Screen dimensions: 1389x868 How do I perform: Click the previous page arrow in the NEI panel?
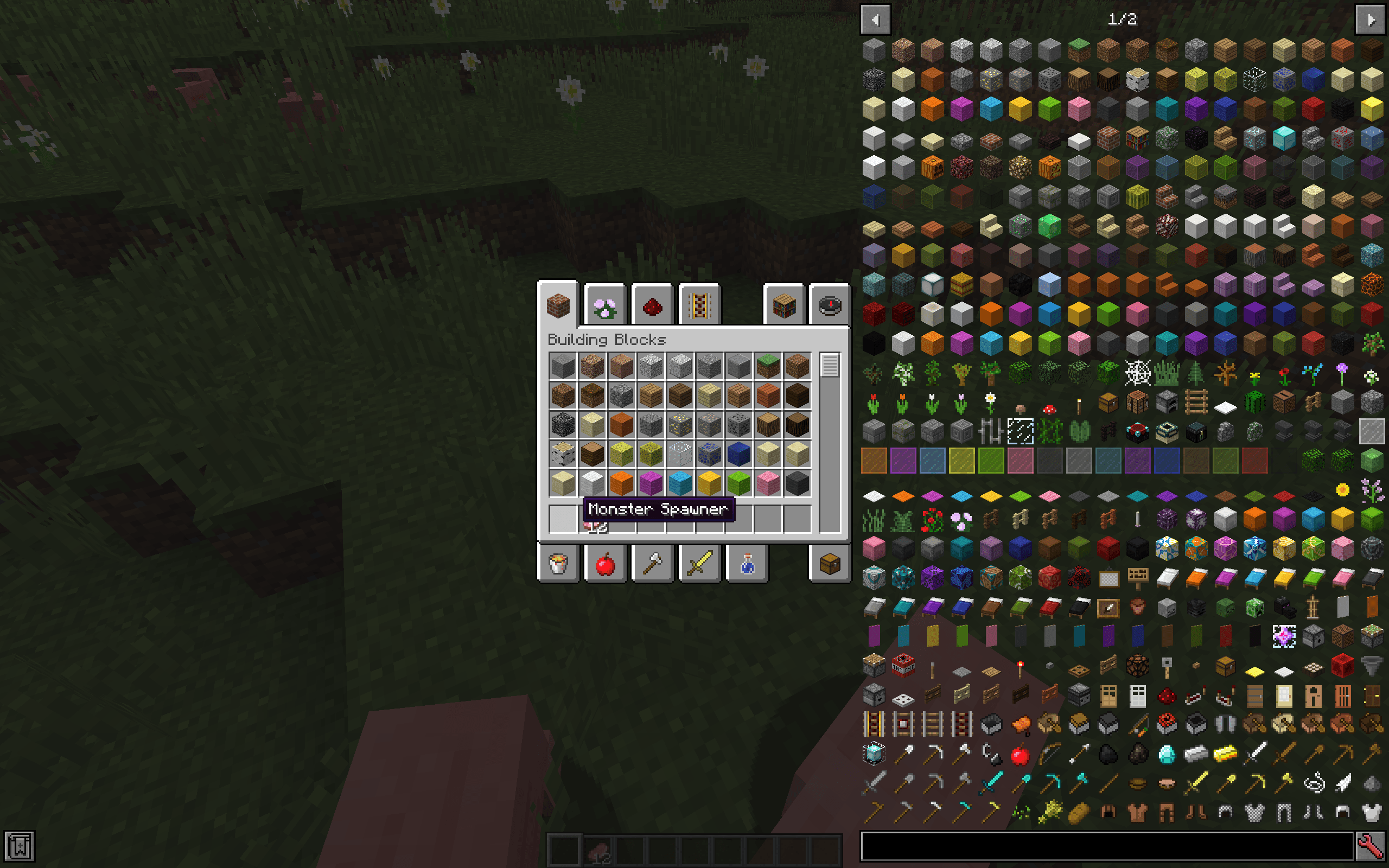point(876,20)
